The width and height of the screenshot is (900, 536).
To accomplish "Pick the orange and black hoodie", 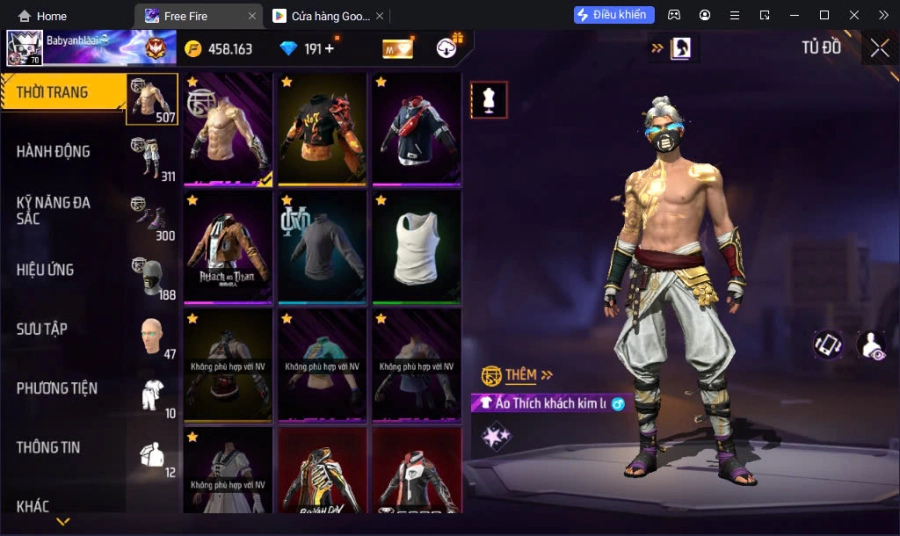I will pos(322,129).
